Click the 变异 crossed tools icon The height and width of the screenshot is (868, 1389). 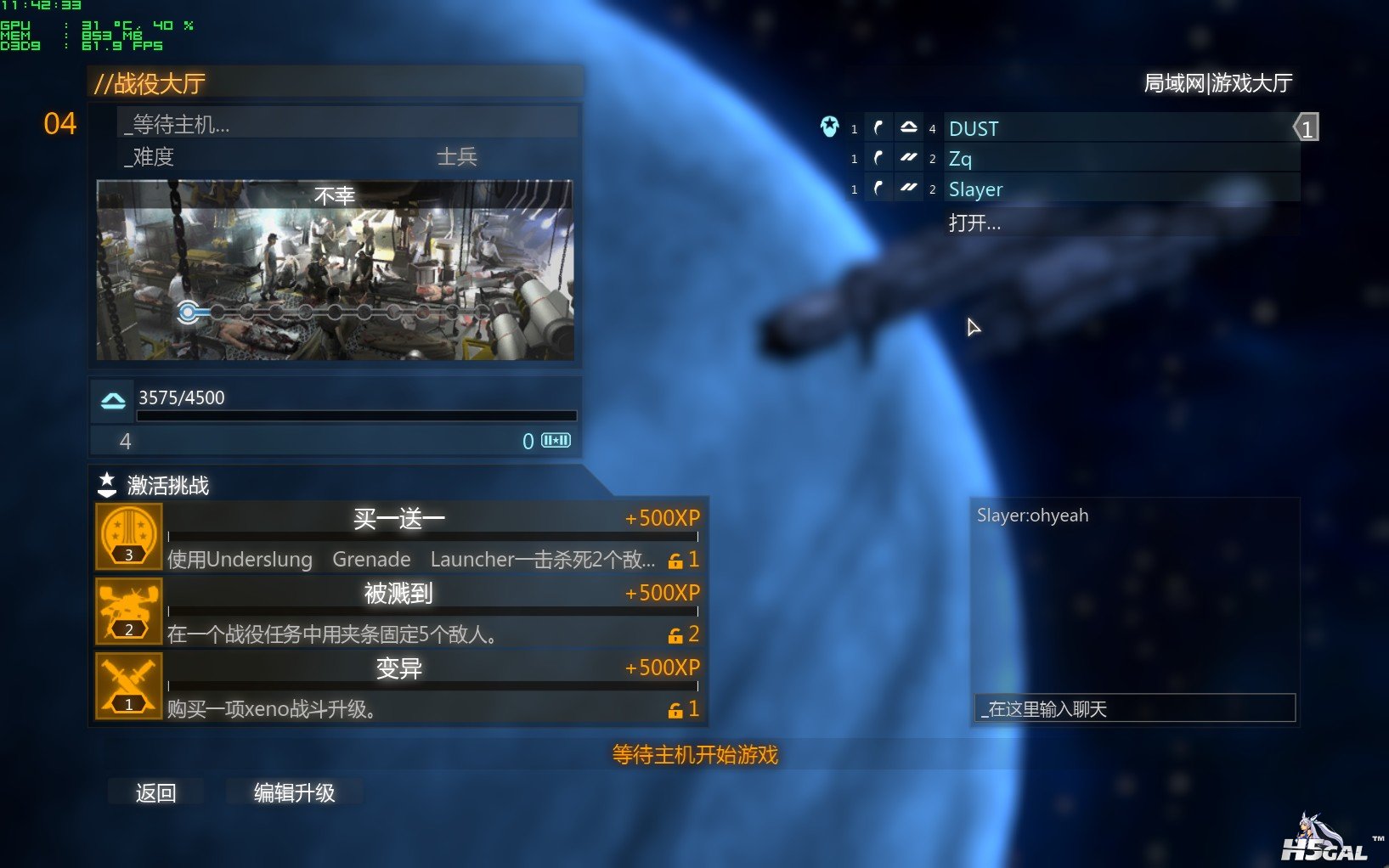coord(129,686)
